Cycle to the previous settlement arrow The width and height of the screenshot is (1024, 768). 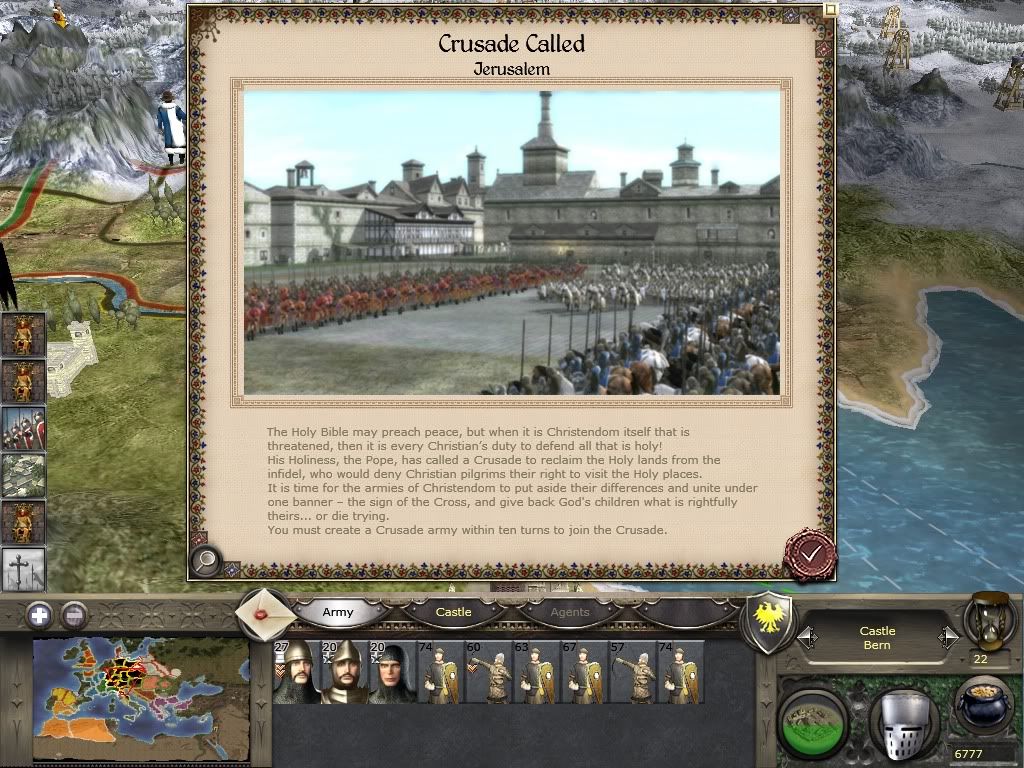pos(806,637)
